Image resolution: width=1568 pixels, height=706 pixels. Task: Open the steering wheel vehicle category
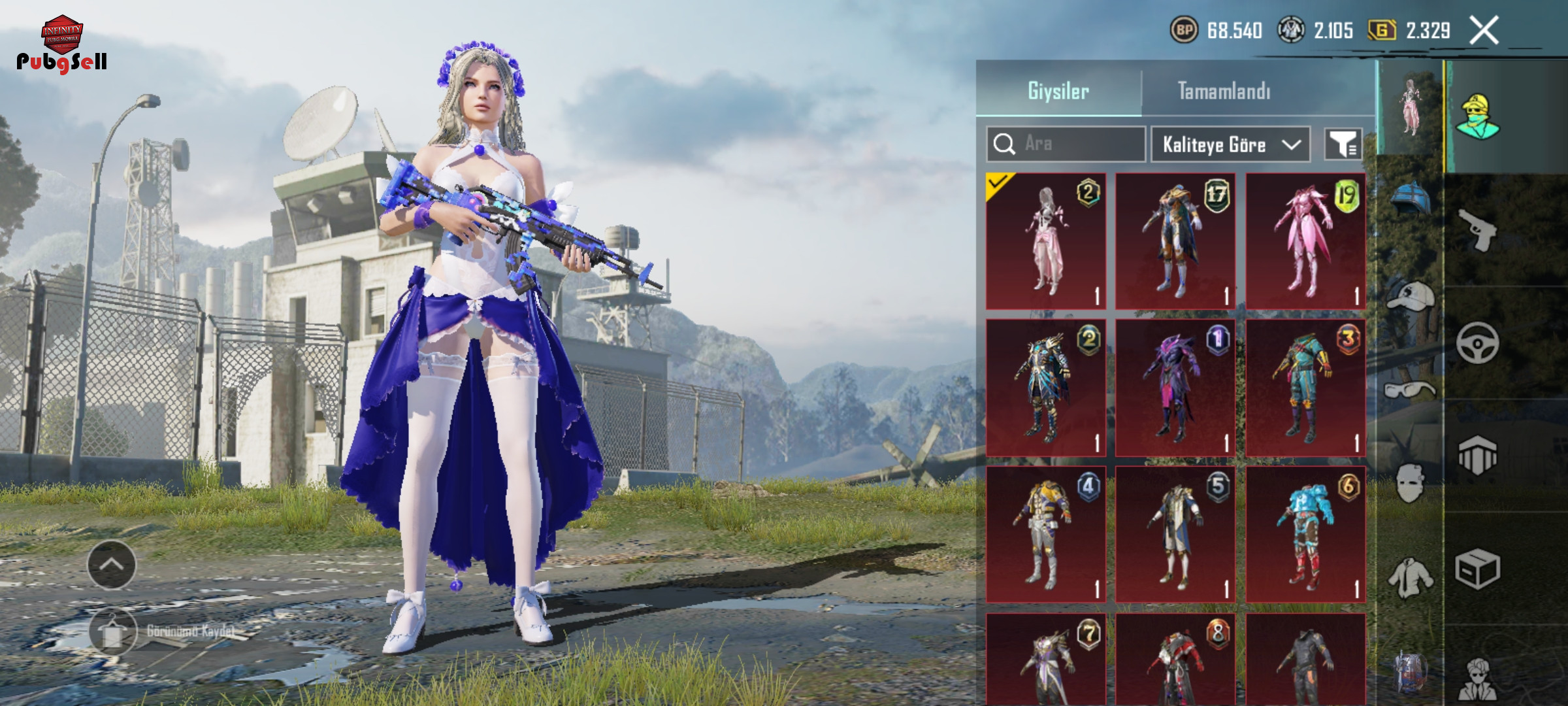[1477, 343]
